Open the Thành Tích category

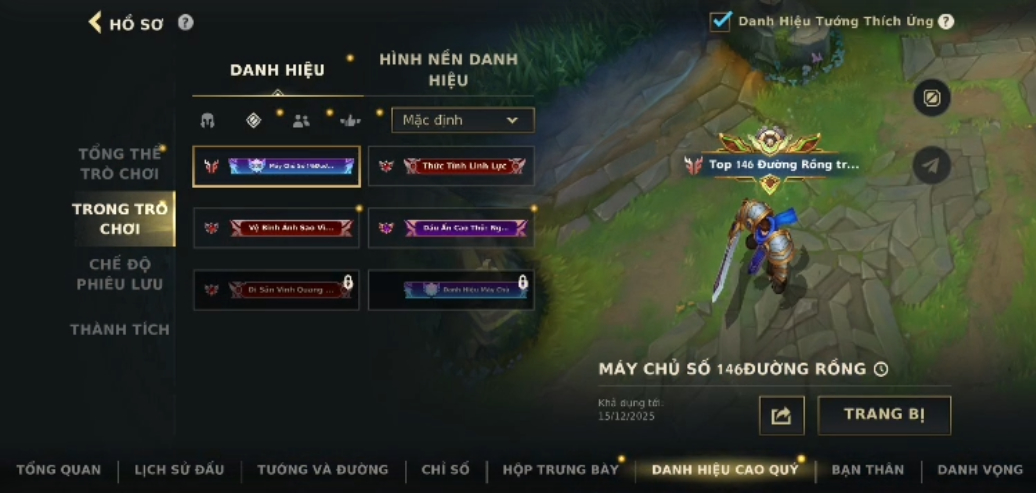[x=120, y=329]
